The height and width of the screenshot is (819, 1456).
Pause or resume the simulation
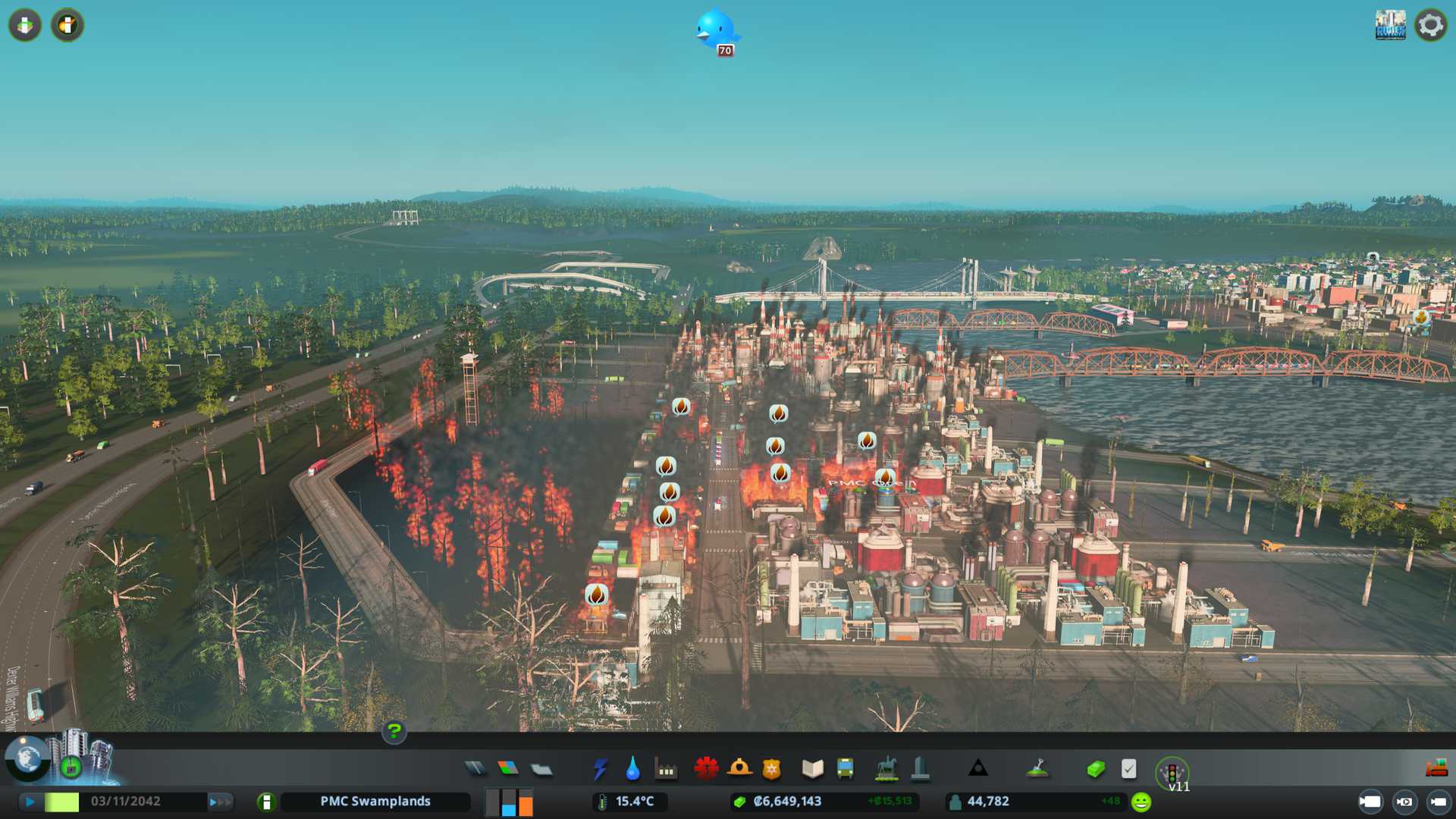30,802
